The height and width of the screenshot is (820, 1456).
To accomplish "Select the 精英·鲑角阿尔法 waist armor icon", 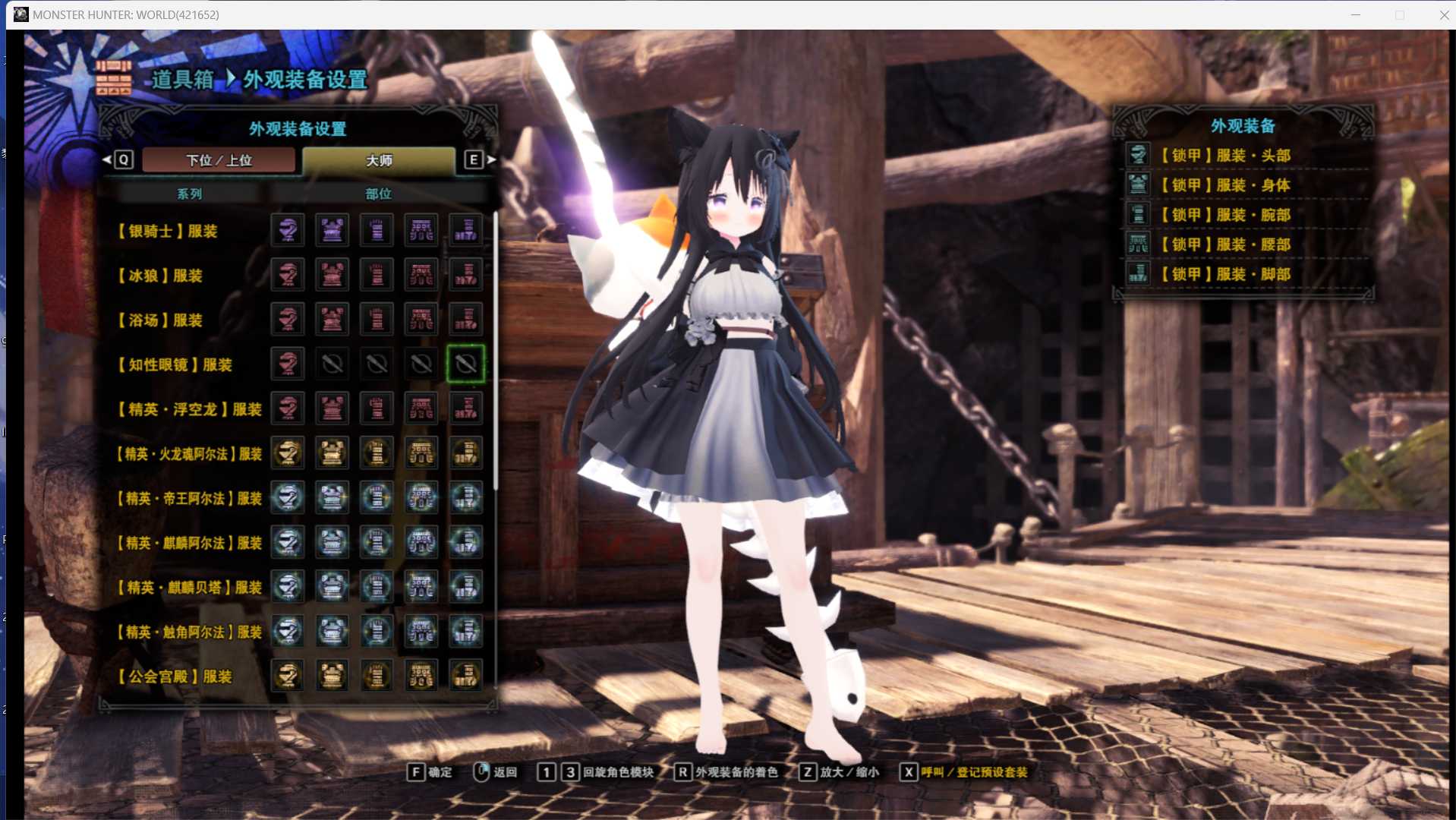I will (421, 632).
